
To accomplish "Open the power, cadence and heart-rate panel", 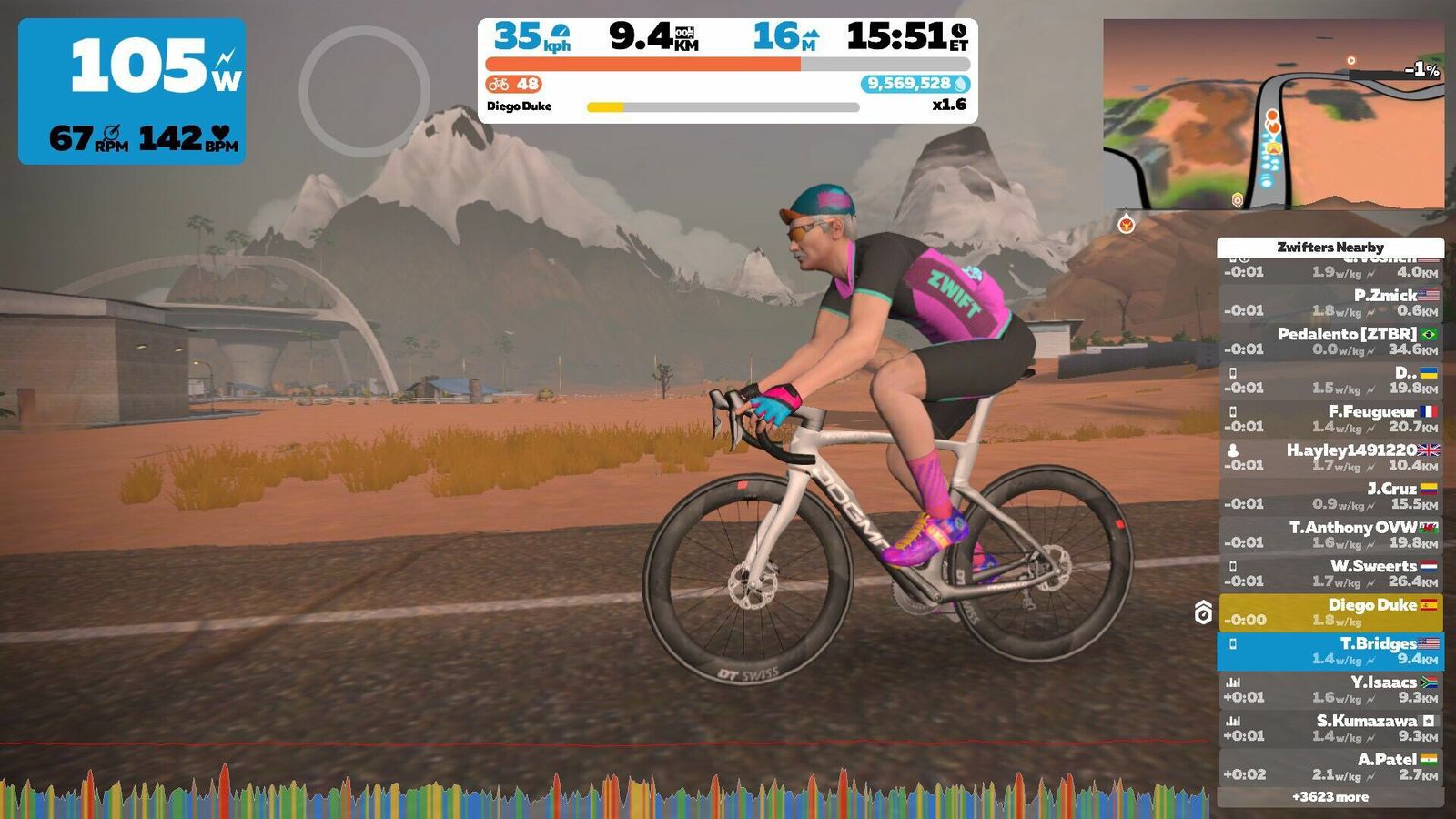I will (132, 91).
